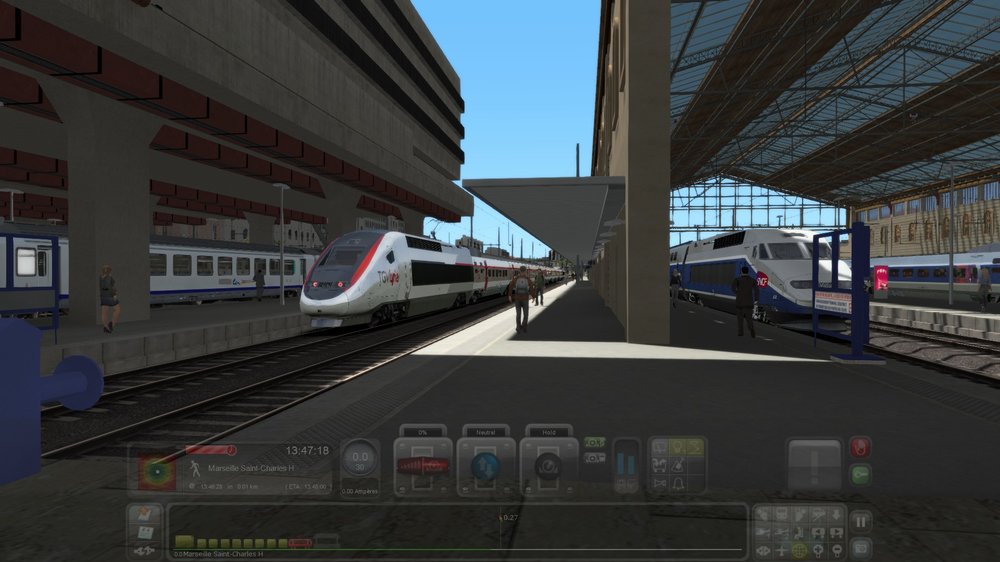Image resolution: width=1000 pixels, height=562 pixels.
Task: Pause the simulation
Action: pyautogui.click(x=860, y=521)
